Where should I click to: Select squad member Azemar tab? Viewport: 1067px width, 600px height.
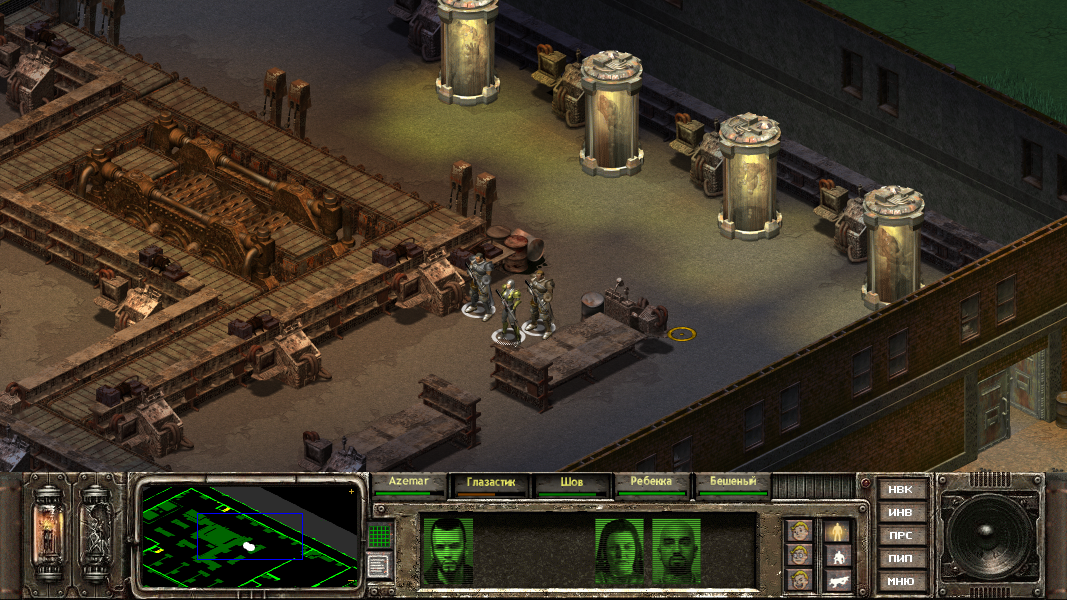click(409, 484)
